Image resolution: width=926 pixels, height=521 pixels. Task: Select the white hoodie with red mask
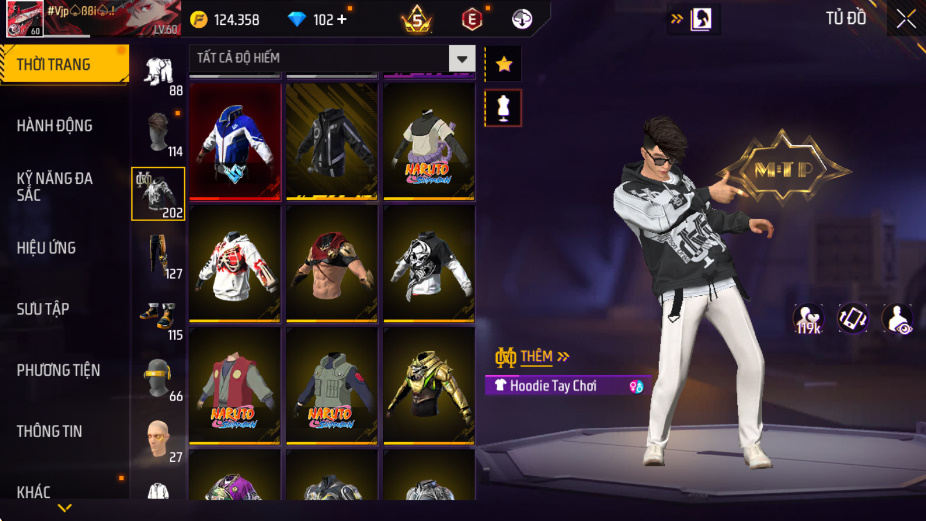point(234,263)
